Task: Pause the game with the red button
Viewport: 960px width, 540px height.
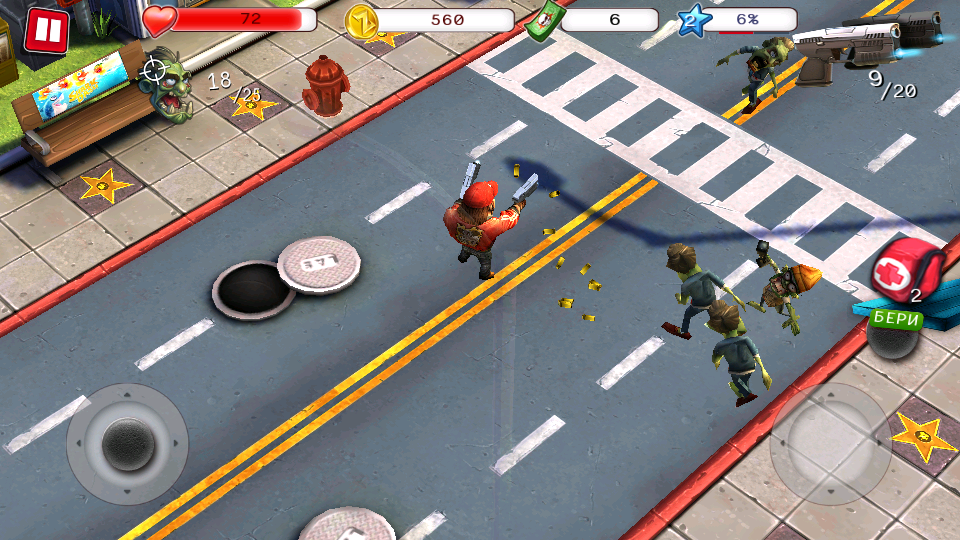Action: point(45,30)
